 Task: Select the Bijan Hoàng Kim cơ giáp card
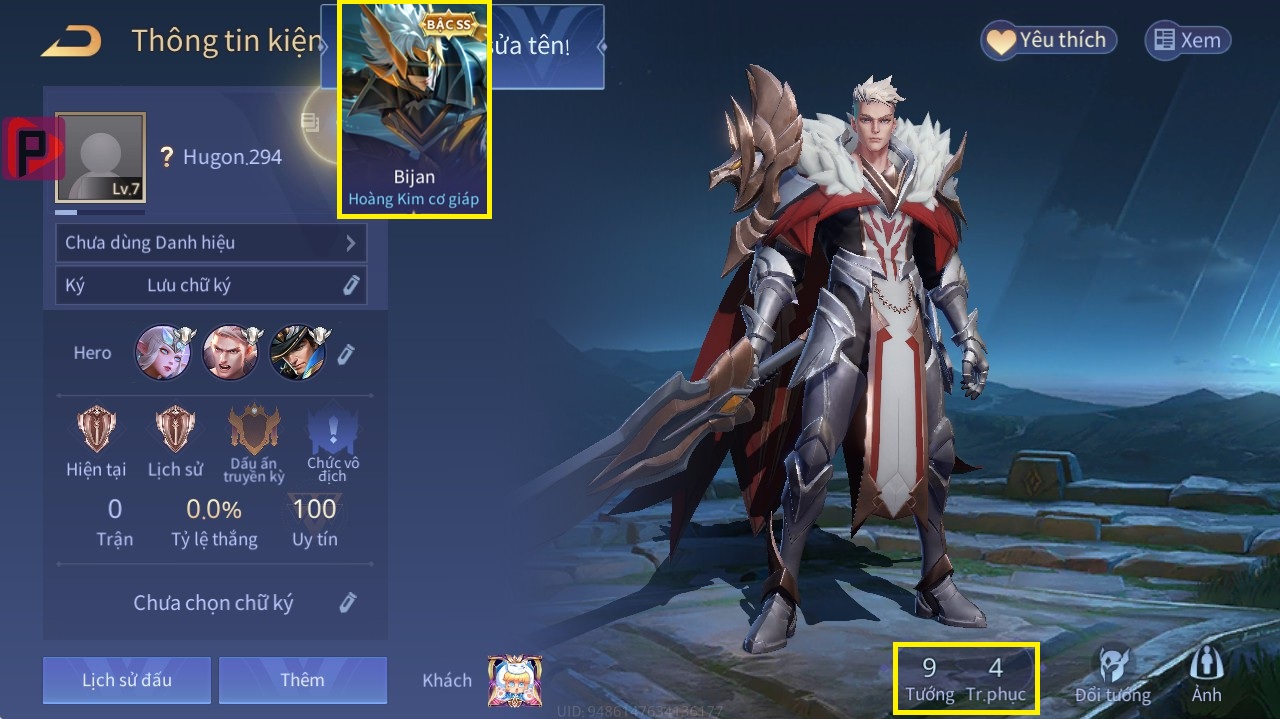(414, 108)
